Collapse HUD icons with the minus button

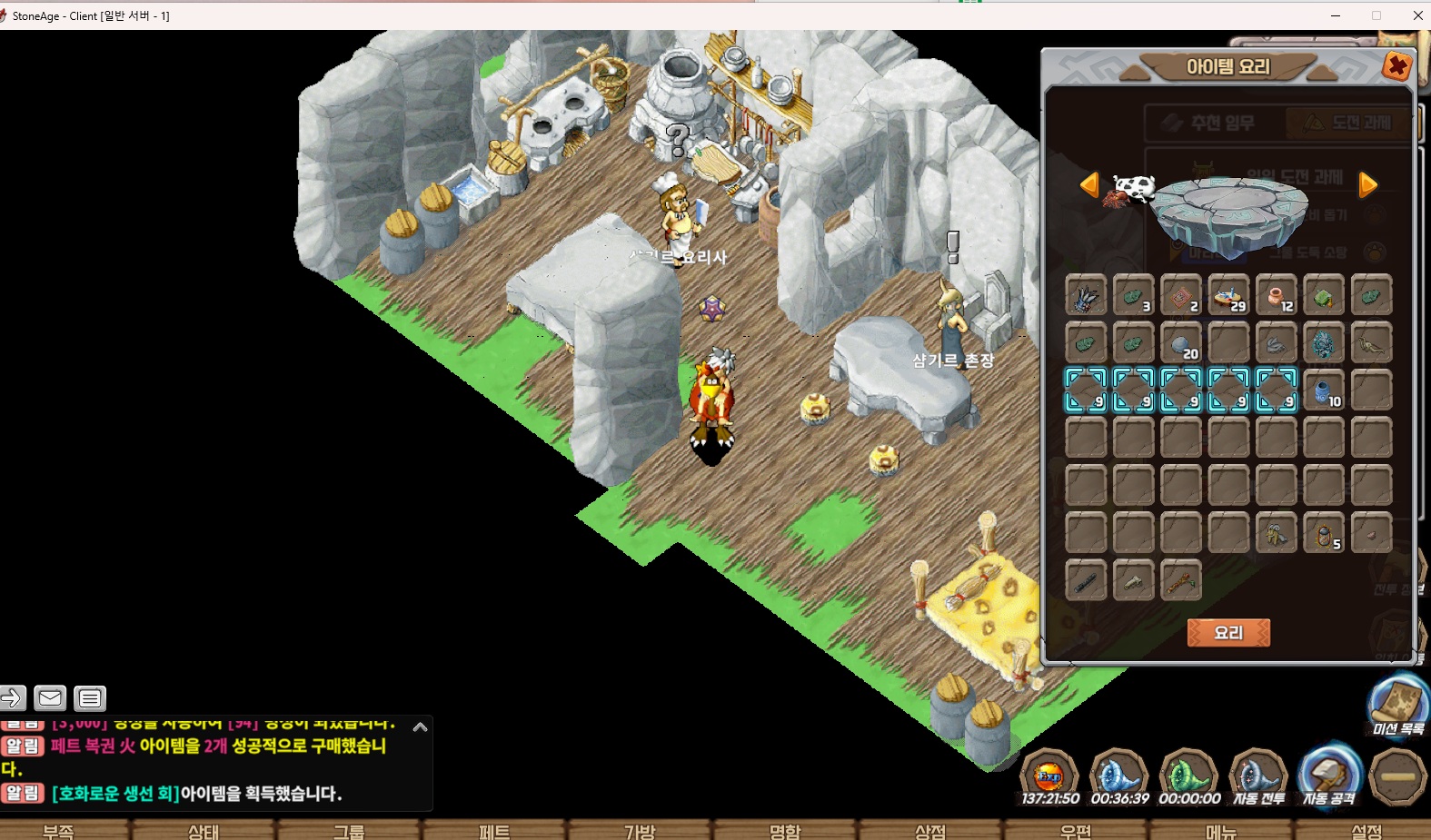tap(1398, 776)
